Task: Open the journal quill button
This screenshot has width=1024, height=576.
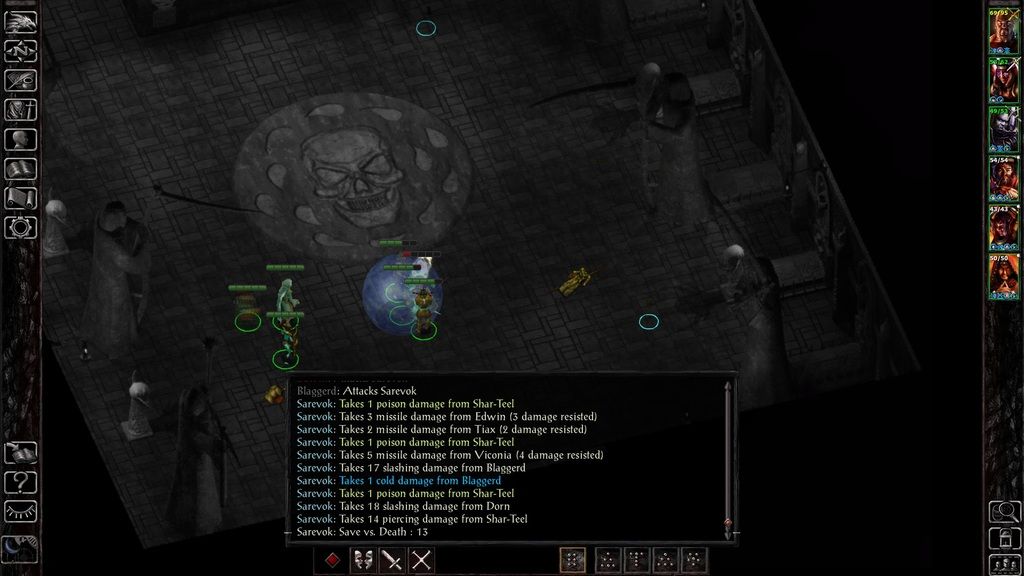Action: click(20, 80)
